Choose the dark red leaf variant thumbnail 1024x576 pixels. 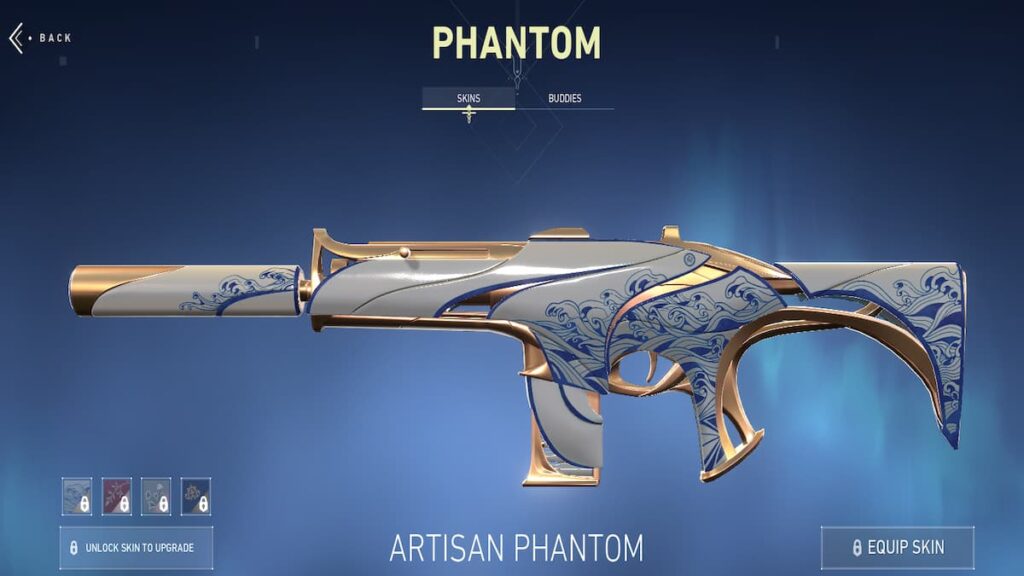(x=117, y=496)
